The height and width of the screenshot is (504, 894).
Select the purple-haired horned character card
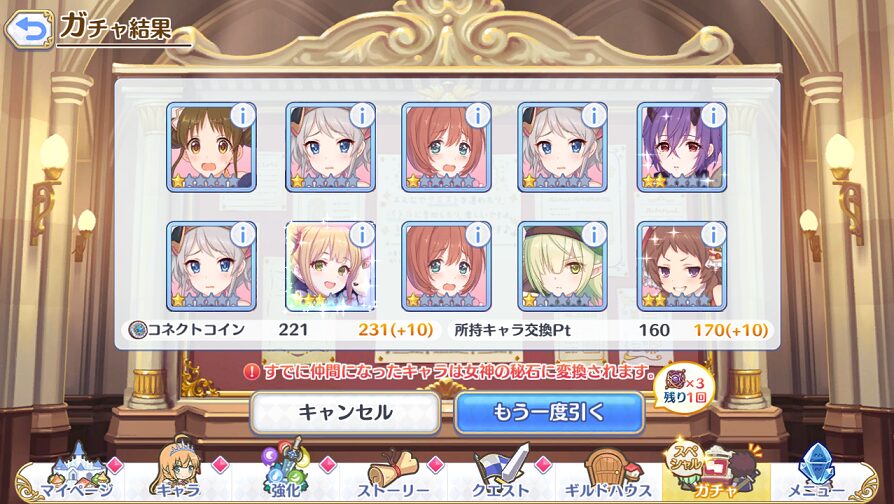click(x=680, y=150)
